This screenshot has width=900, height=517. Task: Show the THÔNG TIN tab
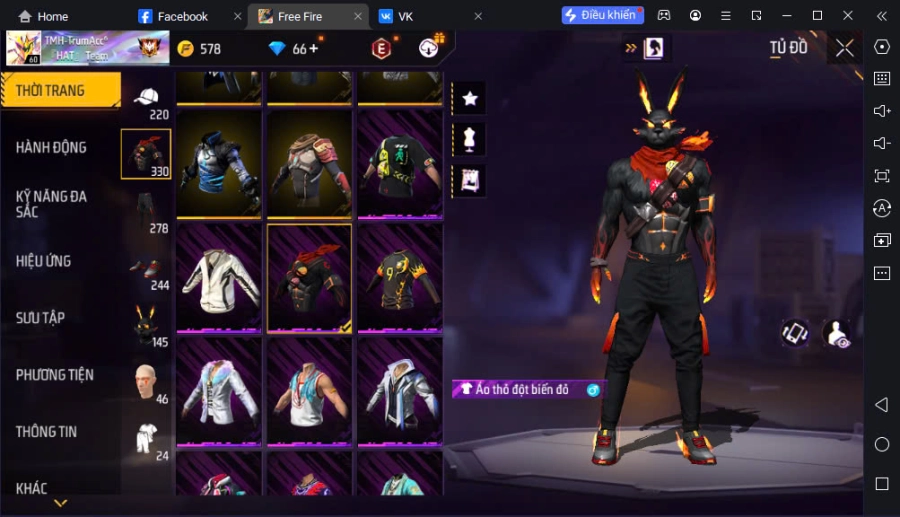(x=47, y=432)
